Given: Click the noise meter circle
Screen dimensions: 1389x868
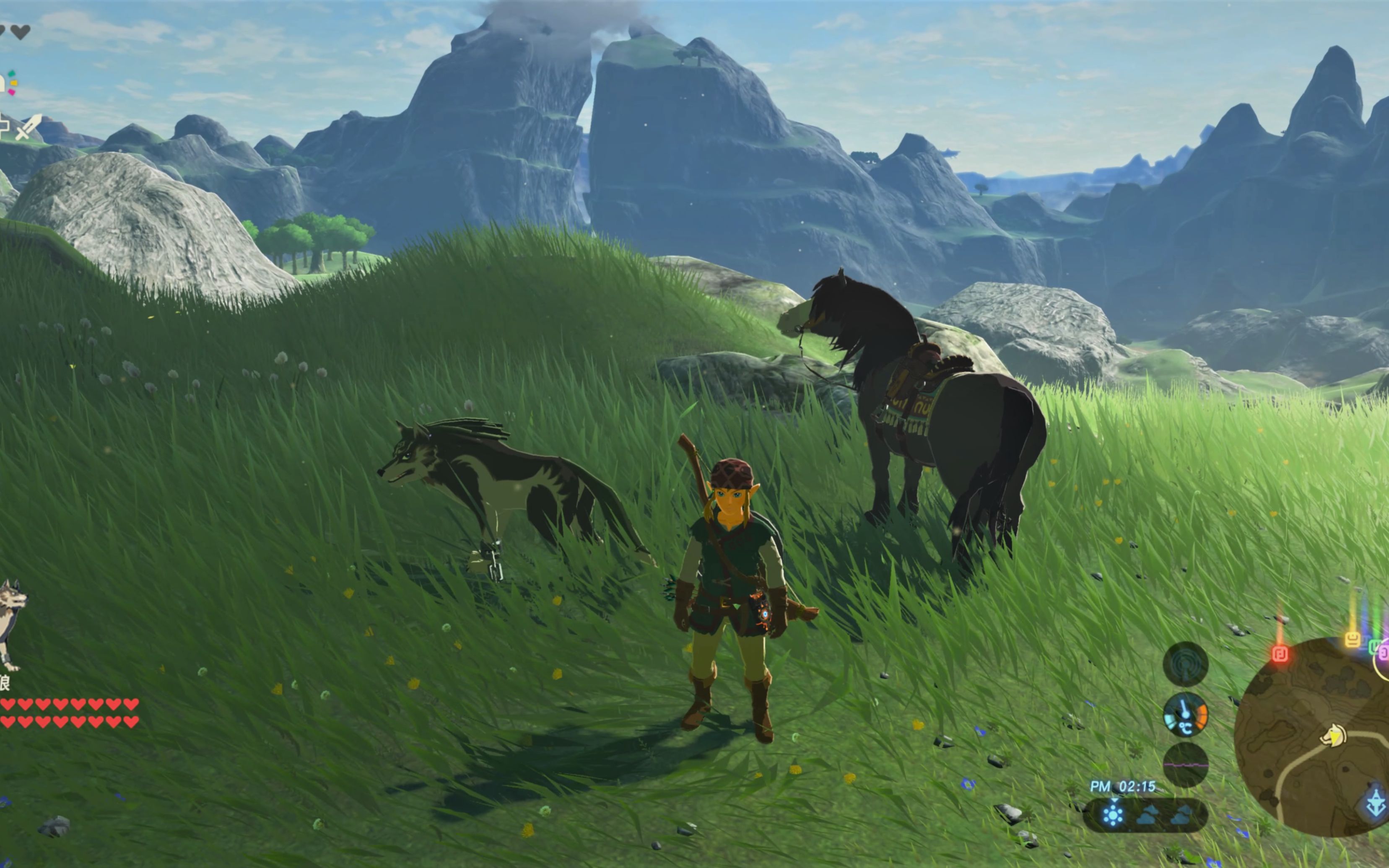Looking at the screenshot, I should (x=1185, y=764).
